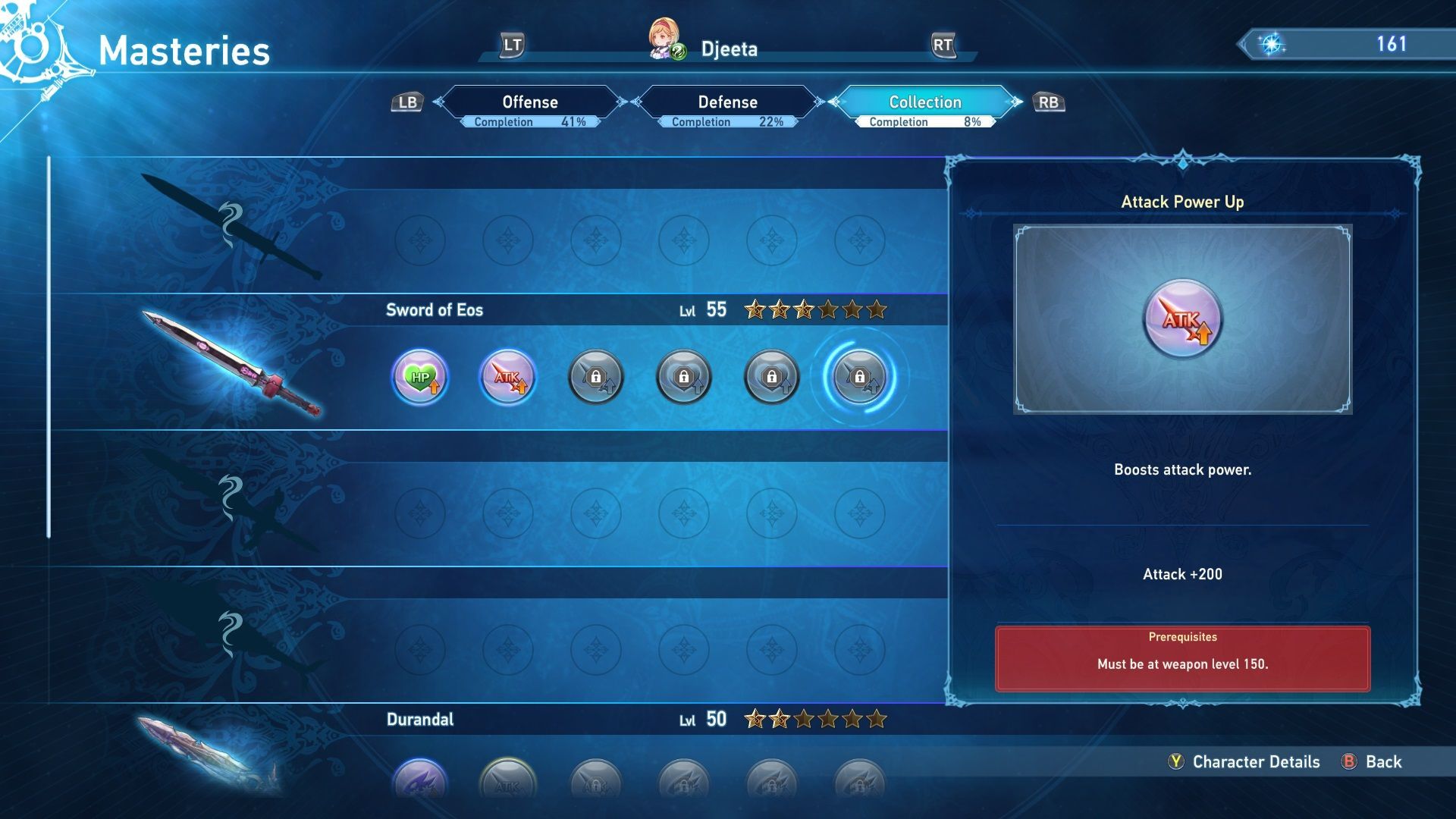Switch to the Offense masteries tab
Viewport: 1456px width, 819px height.
pyautogui.click(x=529, y=102)
